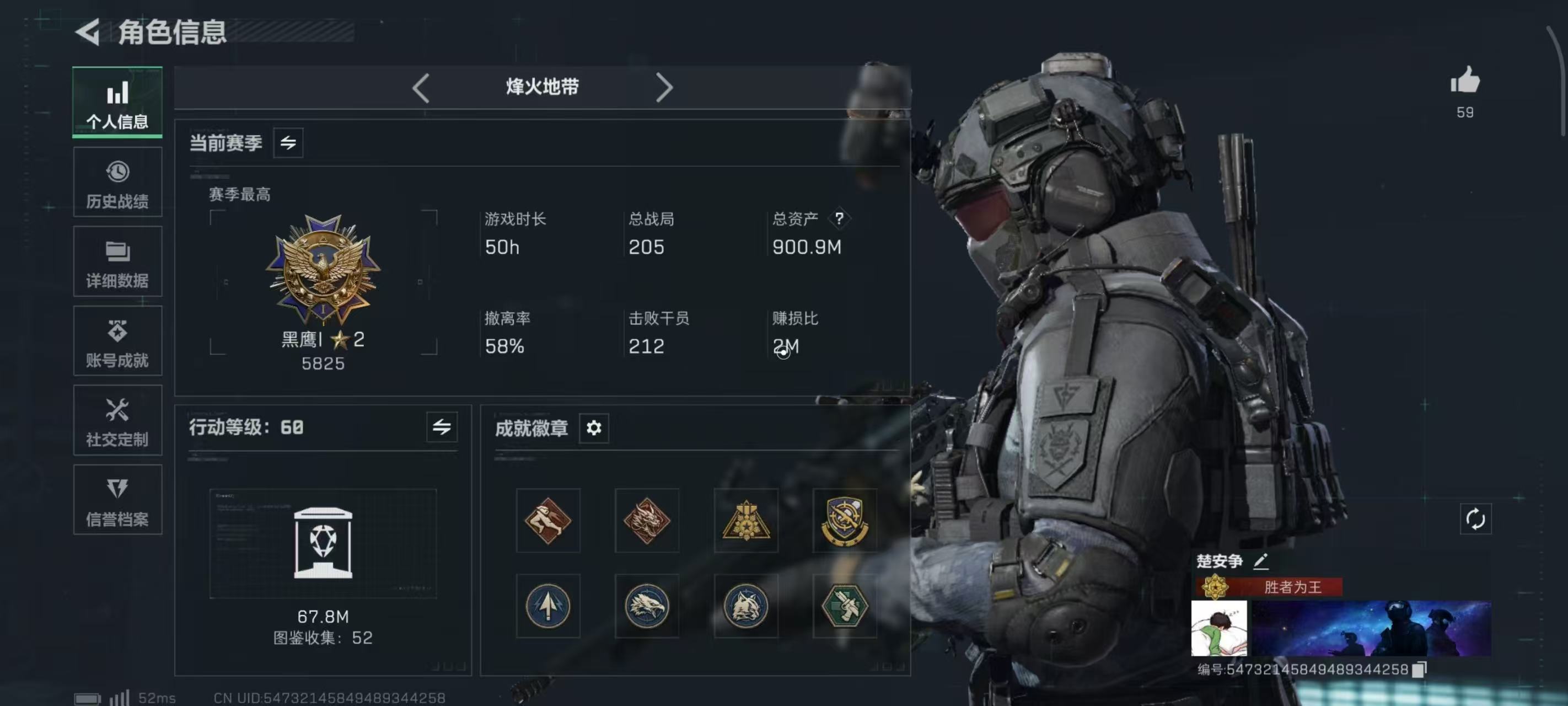Image resolution: width=1568 pixels, height=706 pixels.
Task: Go back from the 角色信息 screen
Action: click(x=88, y=31)
